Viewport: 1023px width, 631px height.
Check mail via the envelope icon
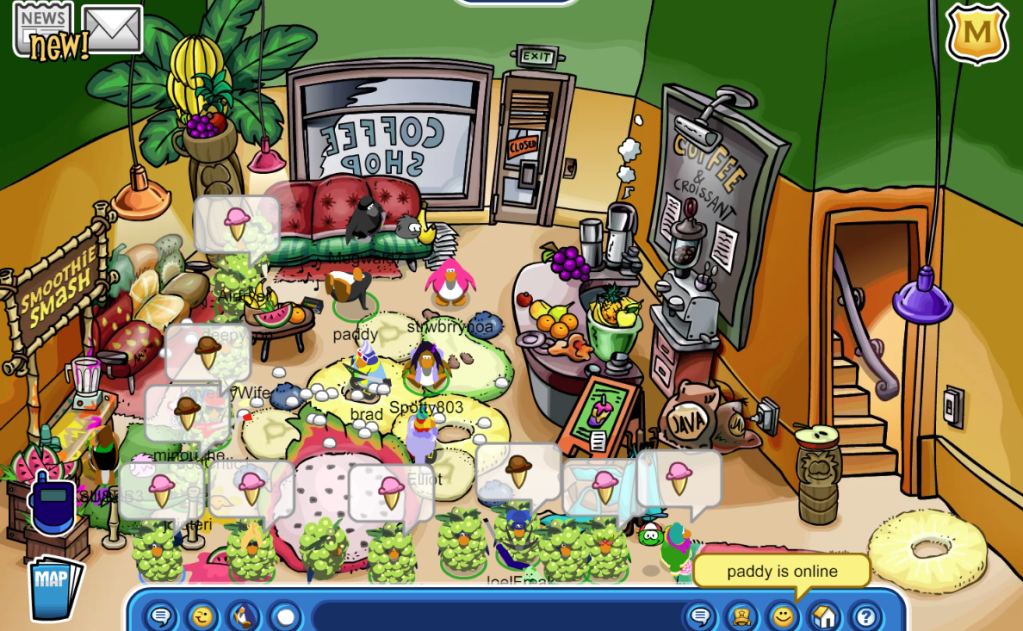tap(112, 28)
